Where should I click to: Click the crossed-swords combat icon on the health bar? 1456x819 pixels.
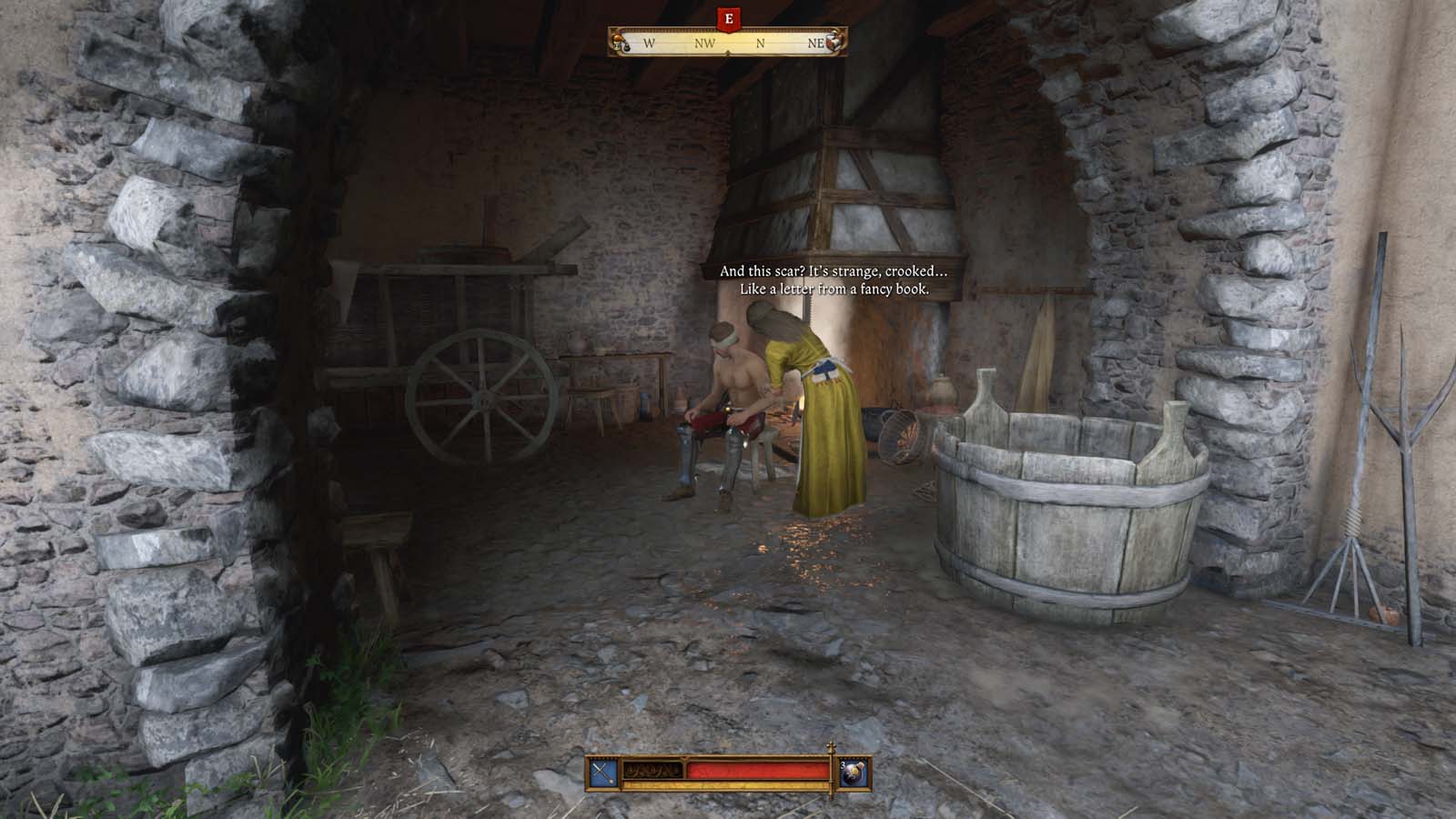pyautogui.click(x=602, y=771)
